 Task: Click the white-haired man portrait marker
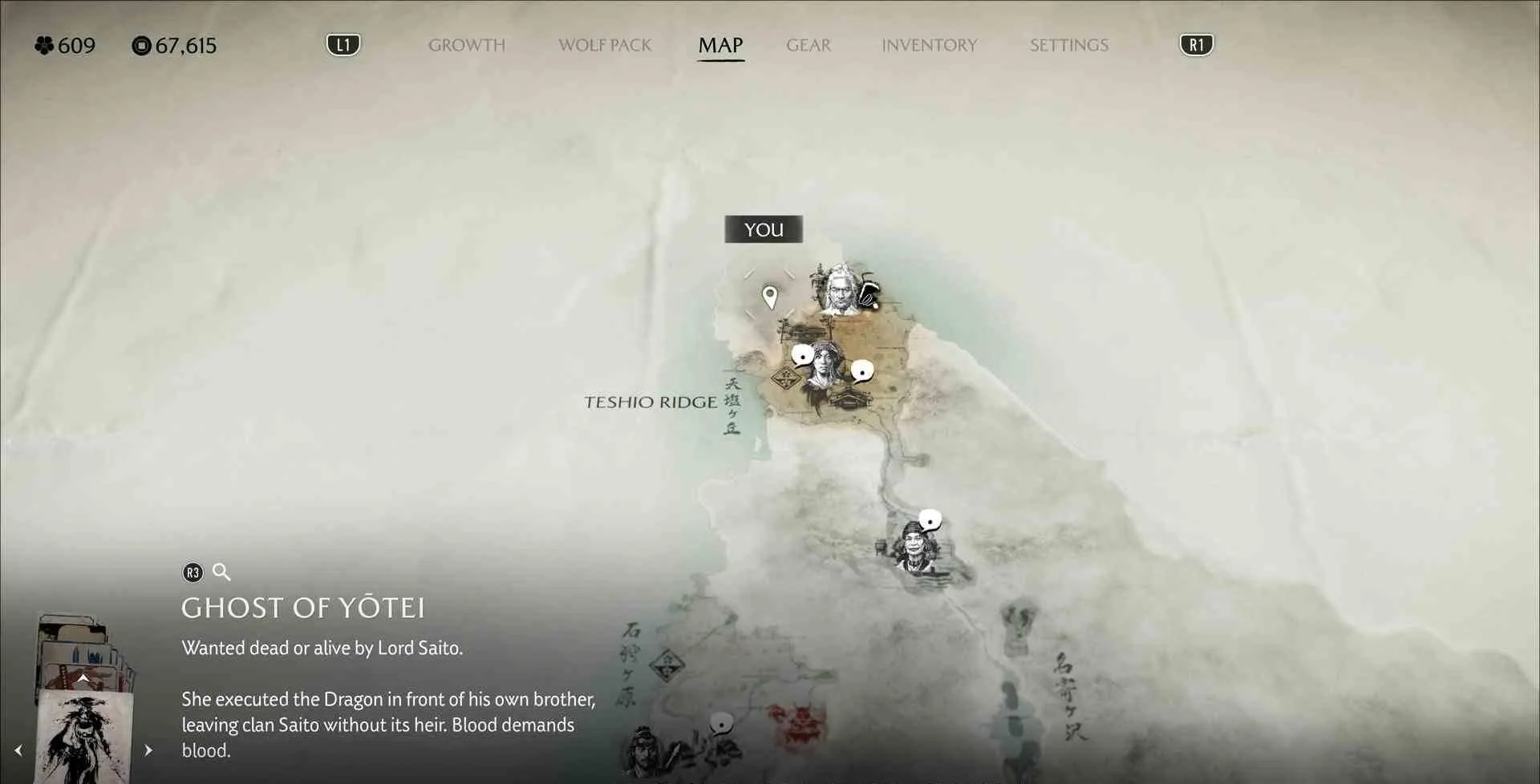[839, 289]
